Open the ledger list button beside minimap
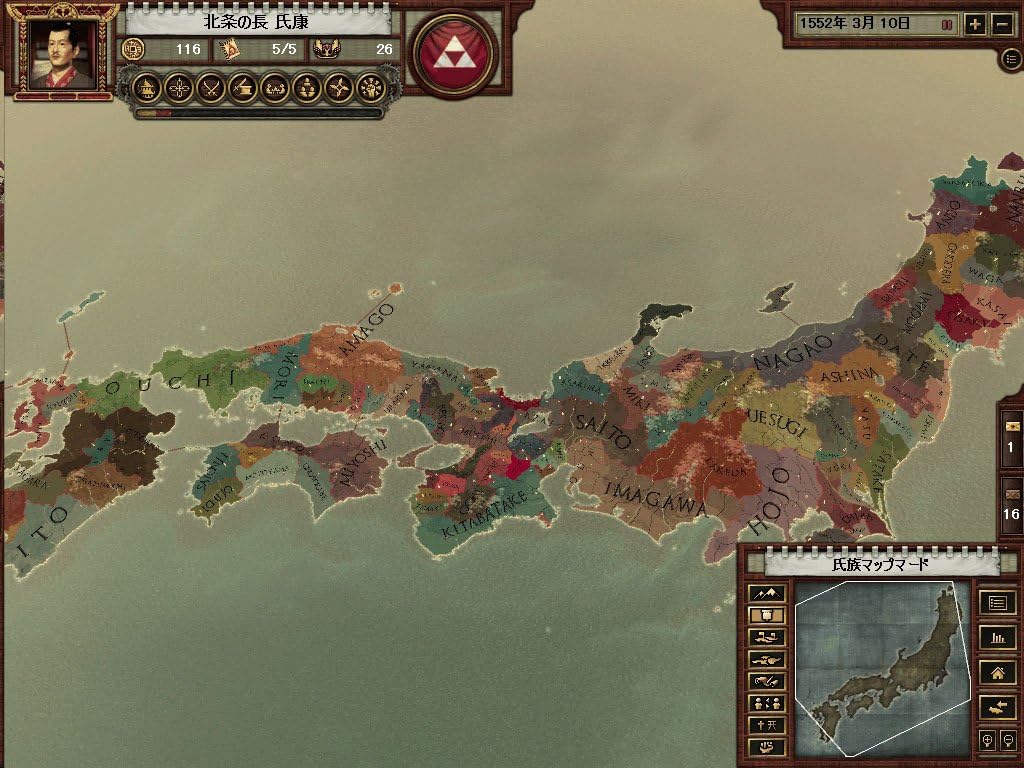The image size is (1024, 768). [x=997, y=603]
